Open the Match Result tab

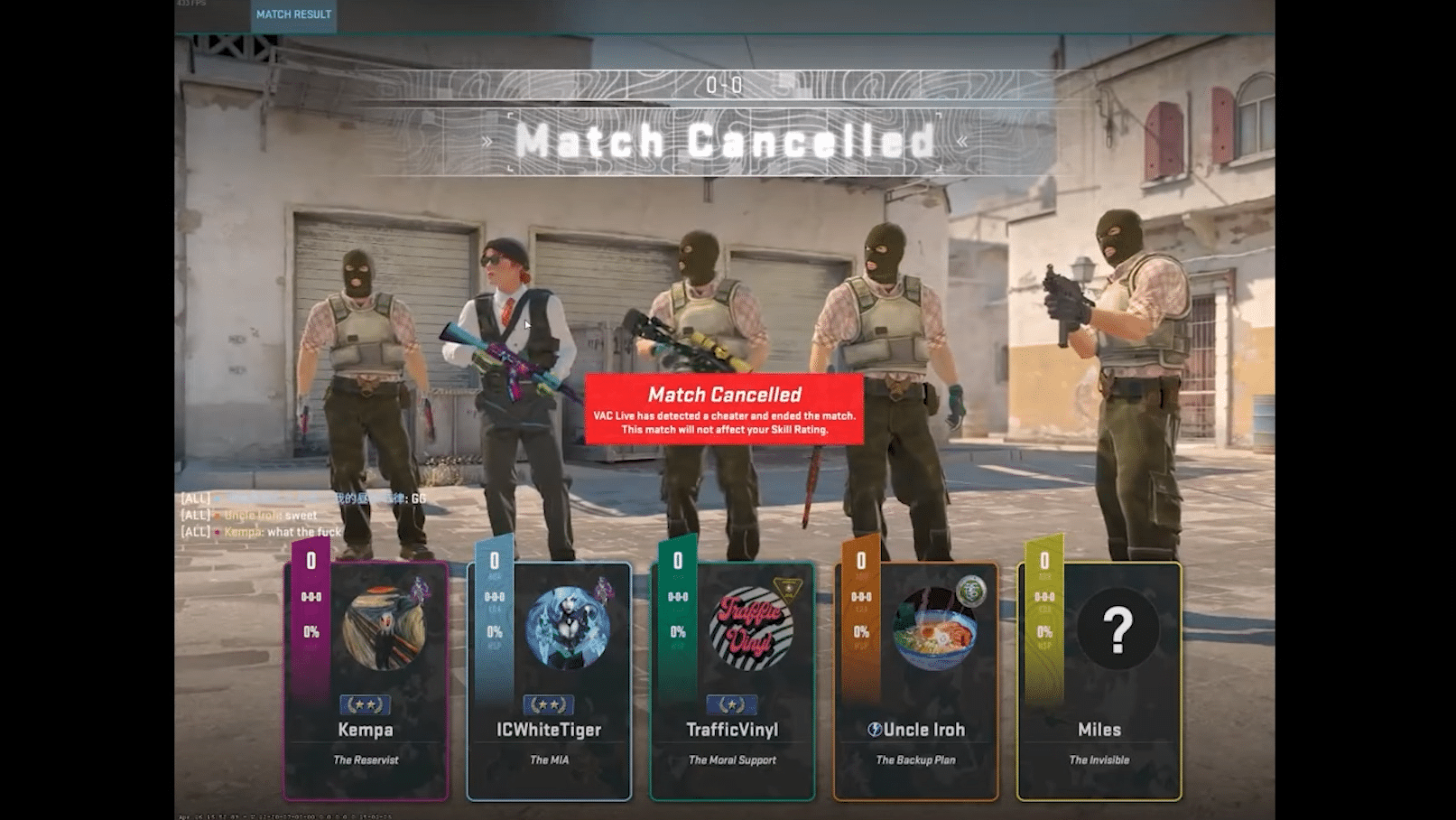tap(293, 14)
